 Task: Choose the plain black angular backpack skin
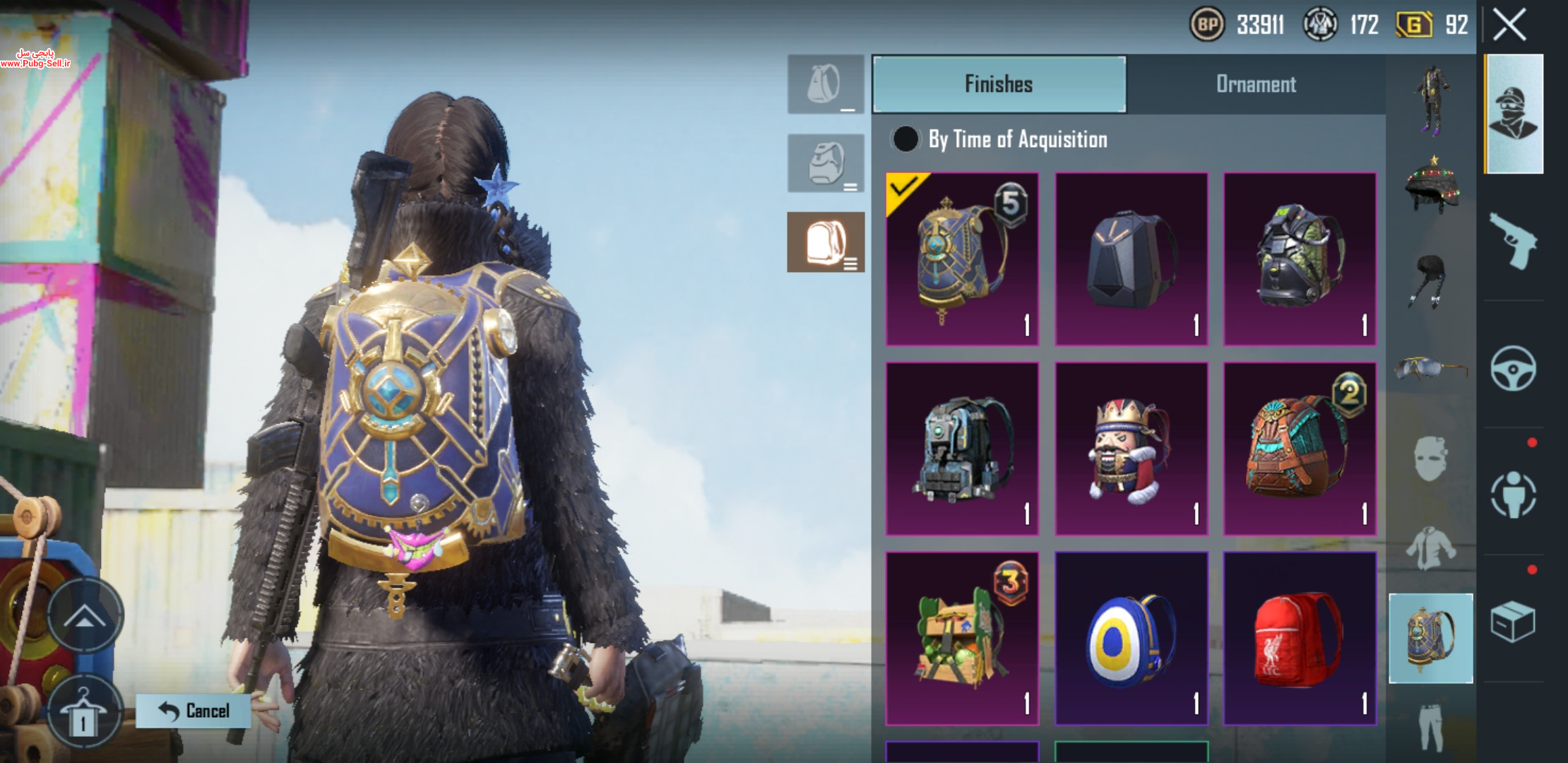pos(1131,259)
